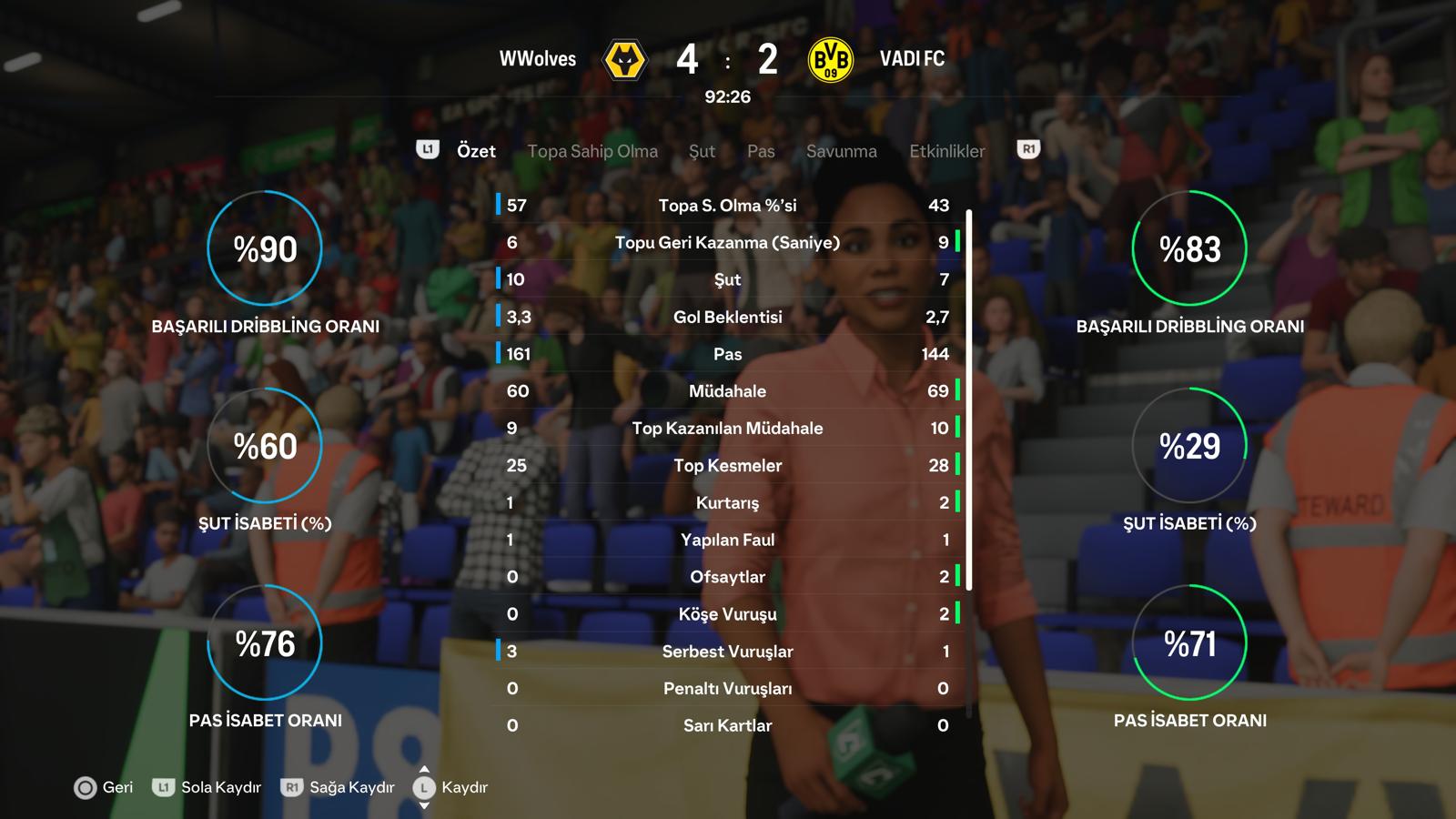The width and height of the screenshot is (1456, 819).
Task: Go back using Geri
Action: (104, 787)
